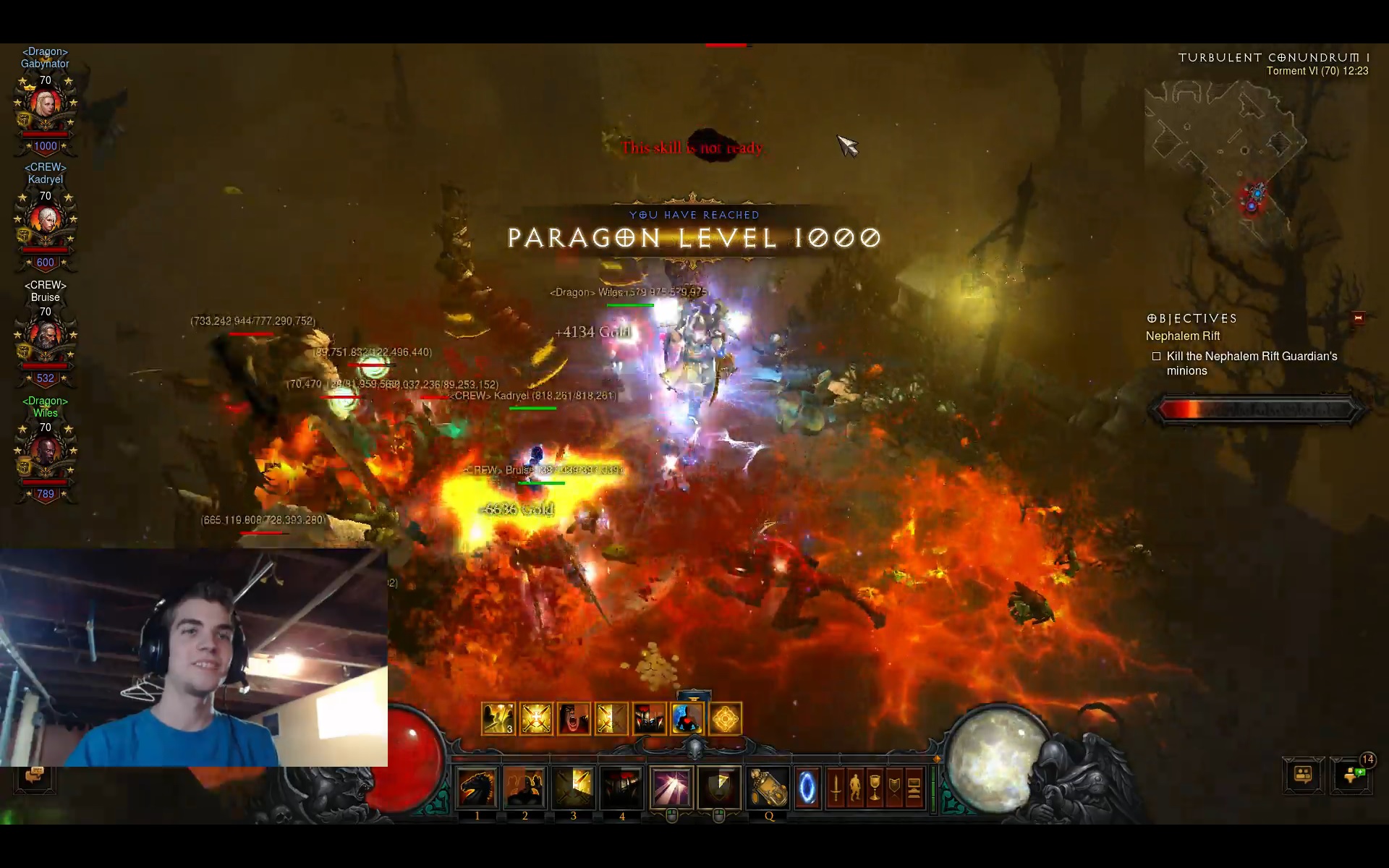The height and width of the screenshot is (868, 1389).
Task: Open the chat channels speech-bubble button
Action: point(1303,775)
